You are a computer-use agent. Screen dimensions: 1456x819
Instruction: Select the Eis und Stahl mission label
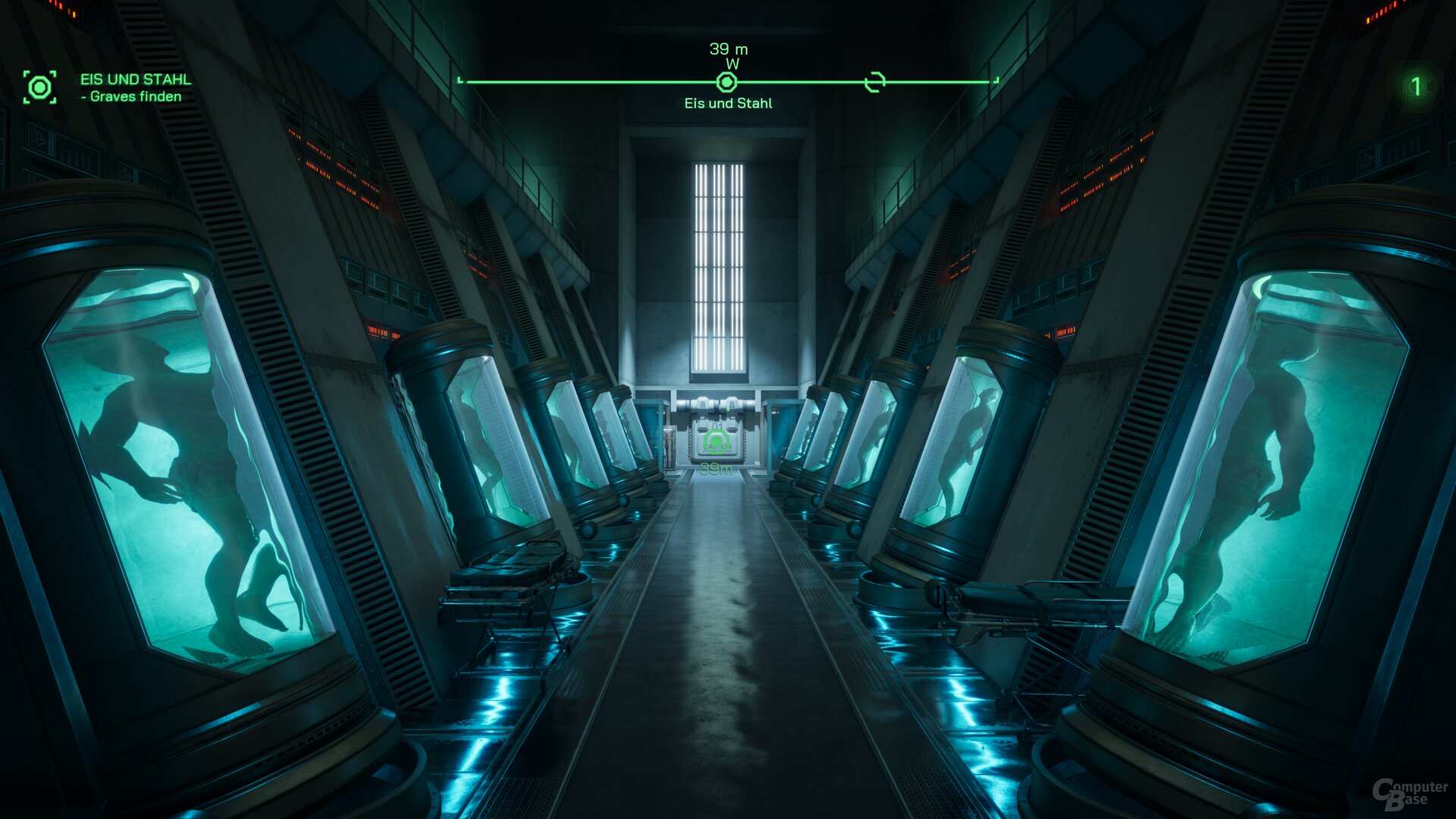[x=727, y=103]
